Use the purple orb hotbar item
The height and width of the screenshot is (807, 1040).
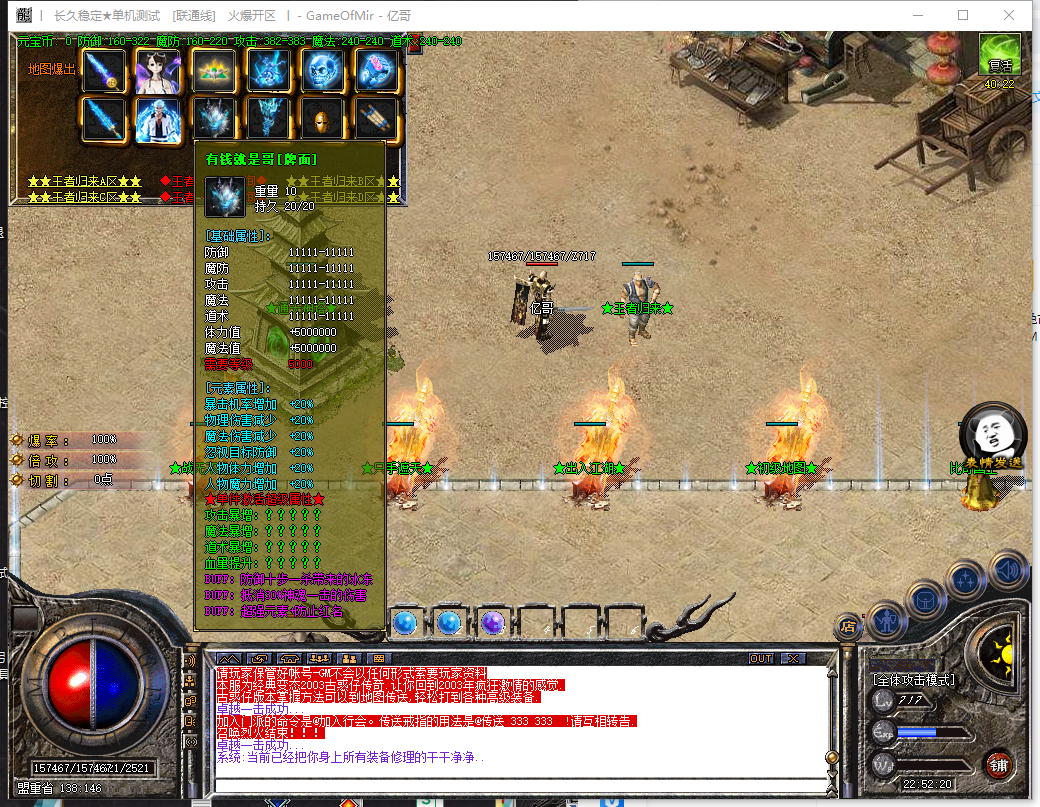(492, 623)
